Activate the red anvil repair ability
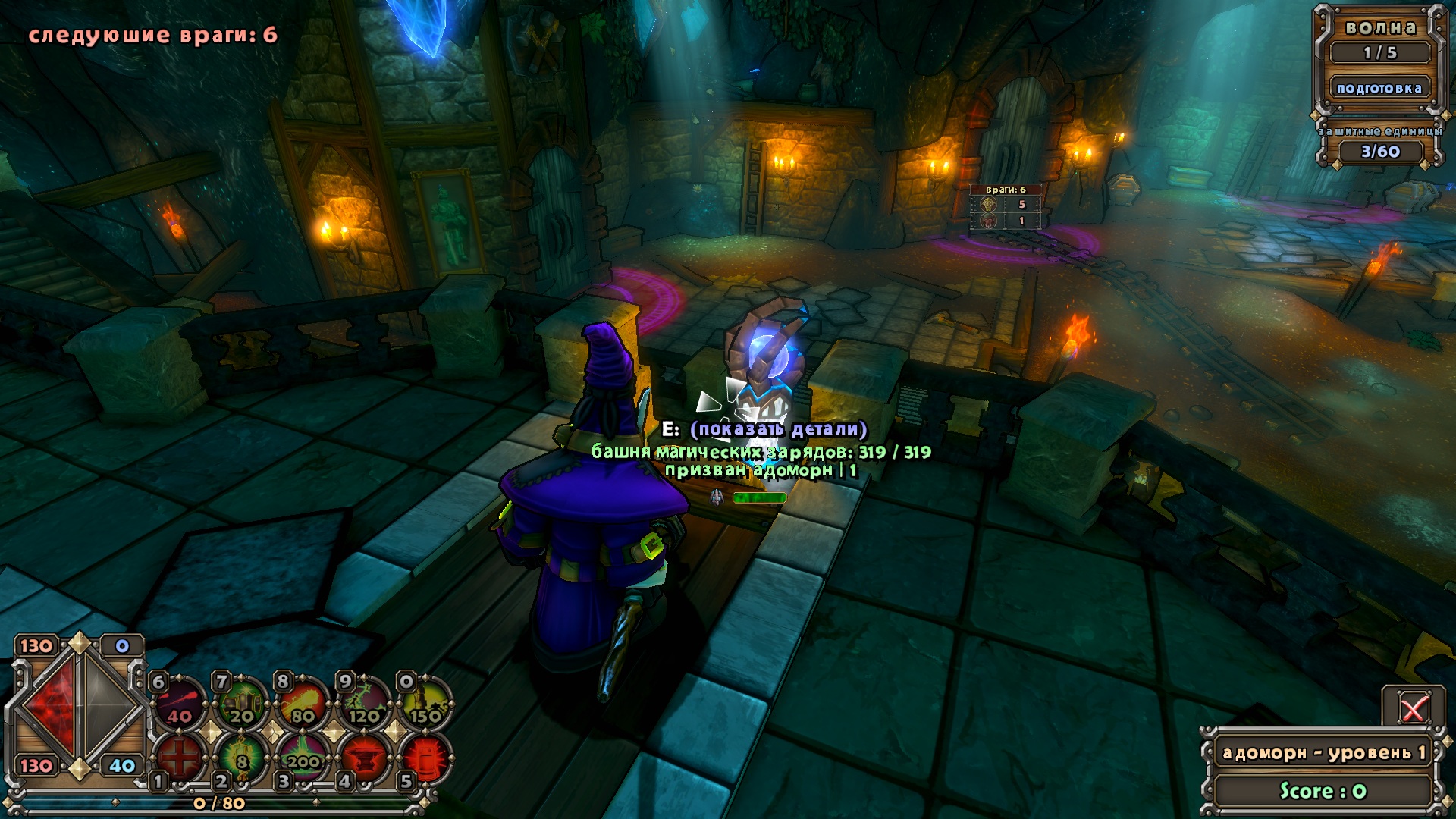Screen dimensions: 1456x819 click(365, 757)
